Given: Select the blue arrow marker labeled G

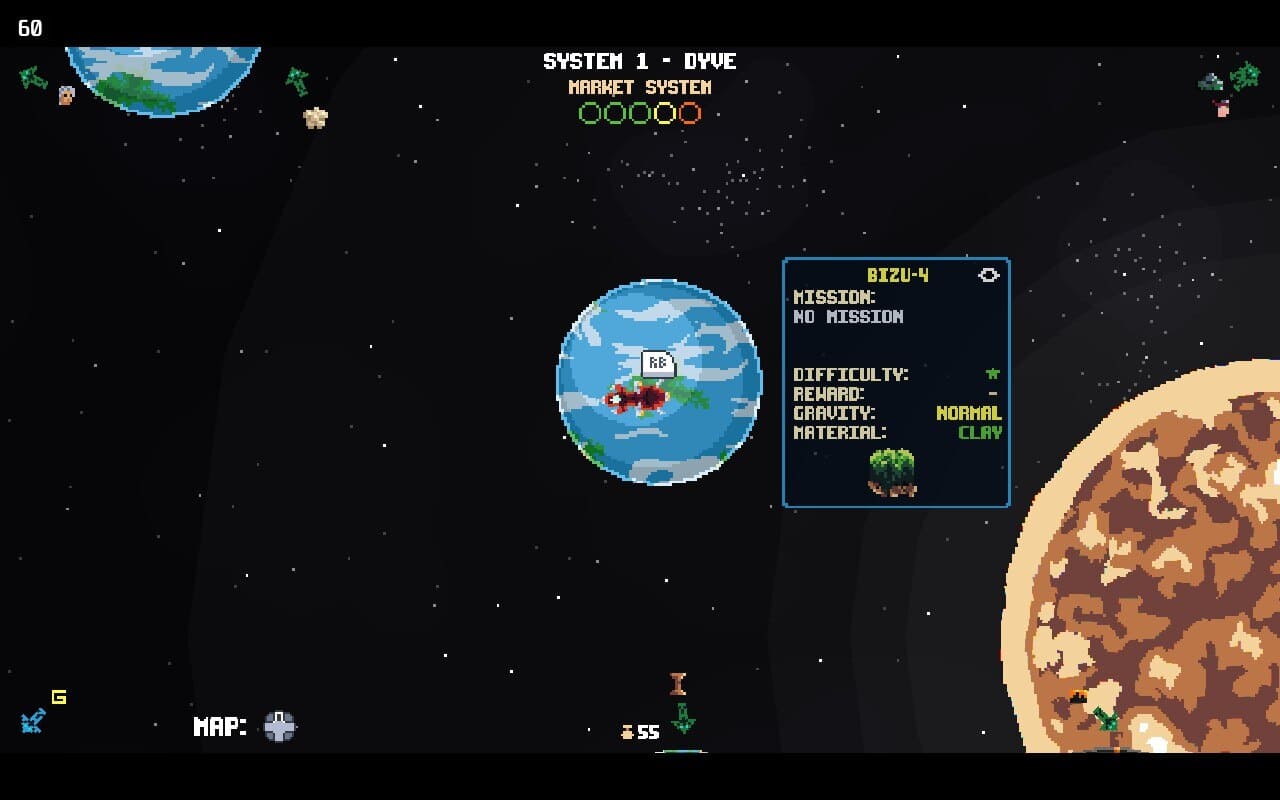Looking at the screenshot, I should (33, 720).
